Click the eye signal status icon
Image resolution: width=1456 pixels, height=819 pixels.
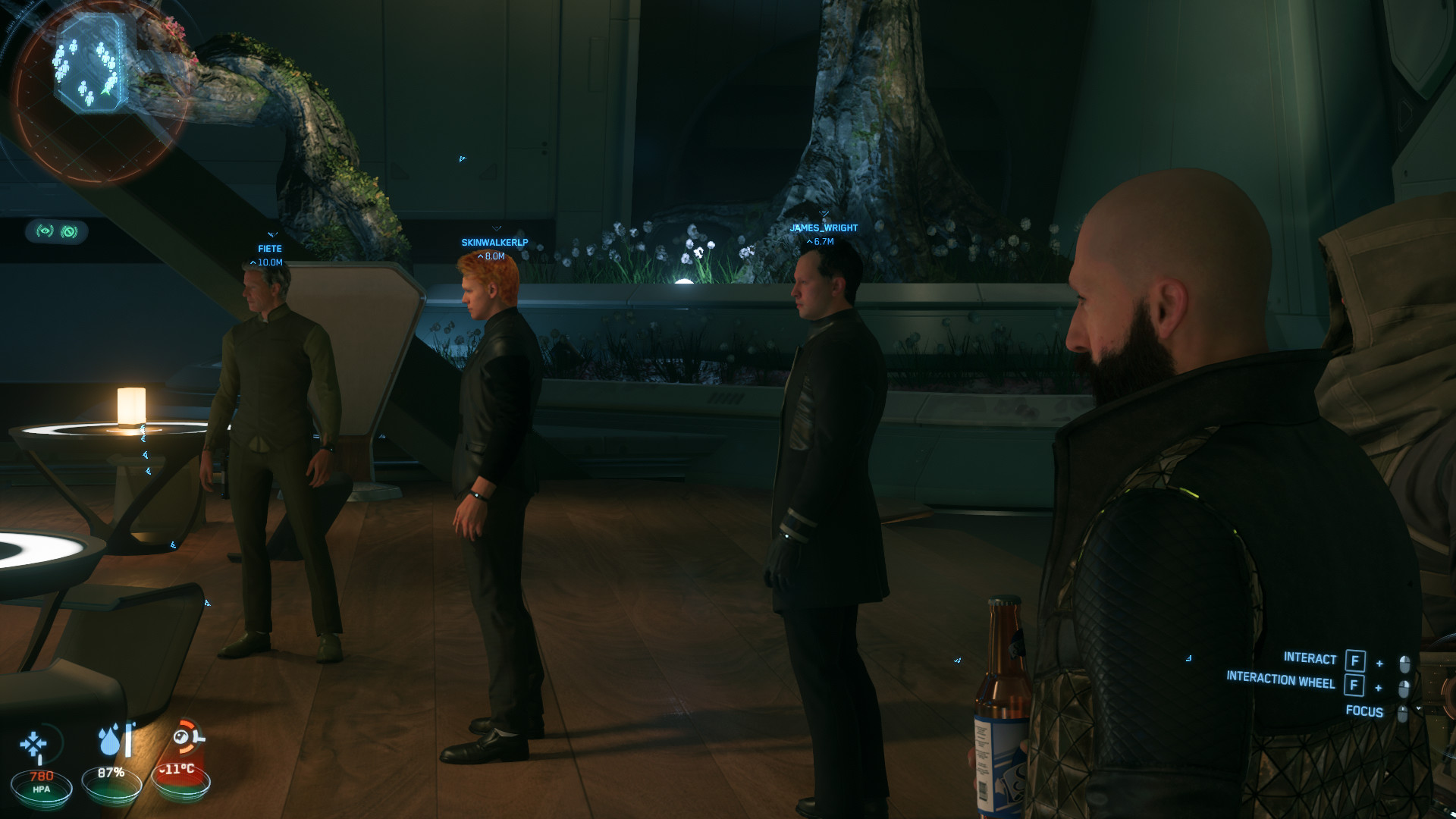coord(45,231)
